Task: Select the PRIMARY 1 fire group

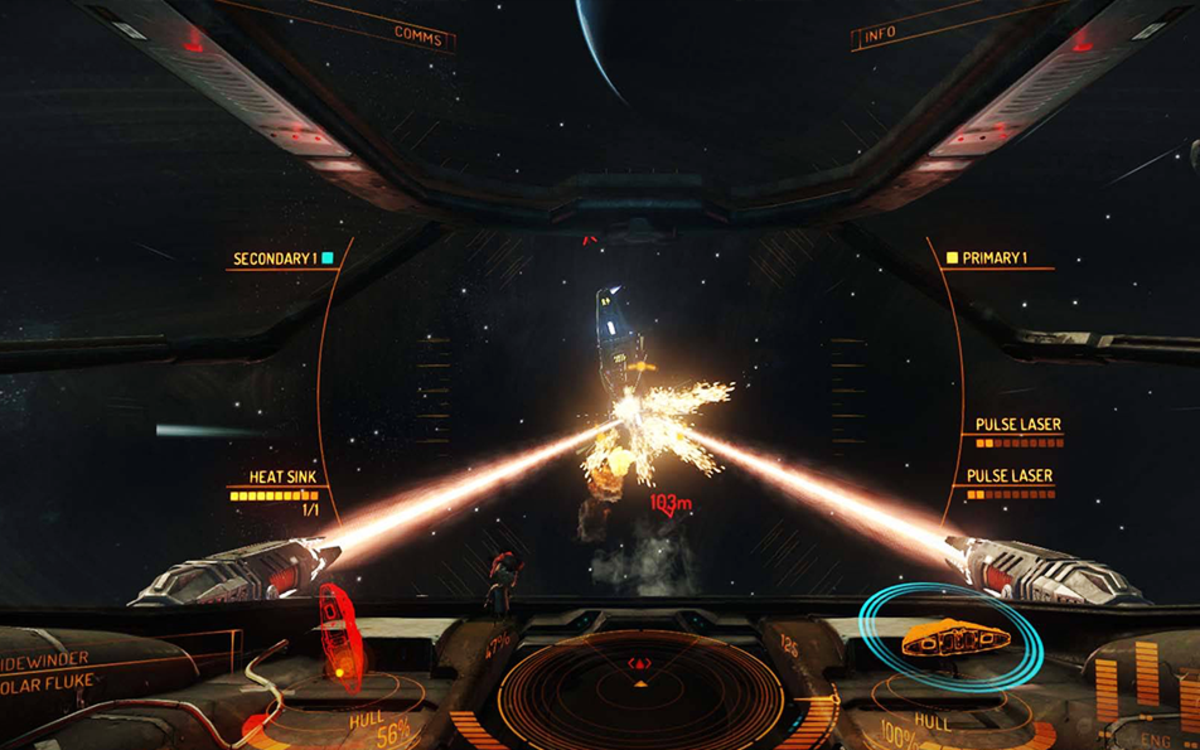Action: (x=996, y=258)
